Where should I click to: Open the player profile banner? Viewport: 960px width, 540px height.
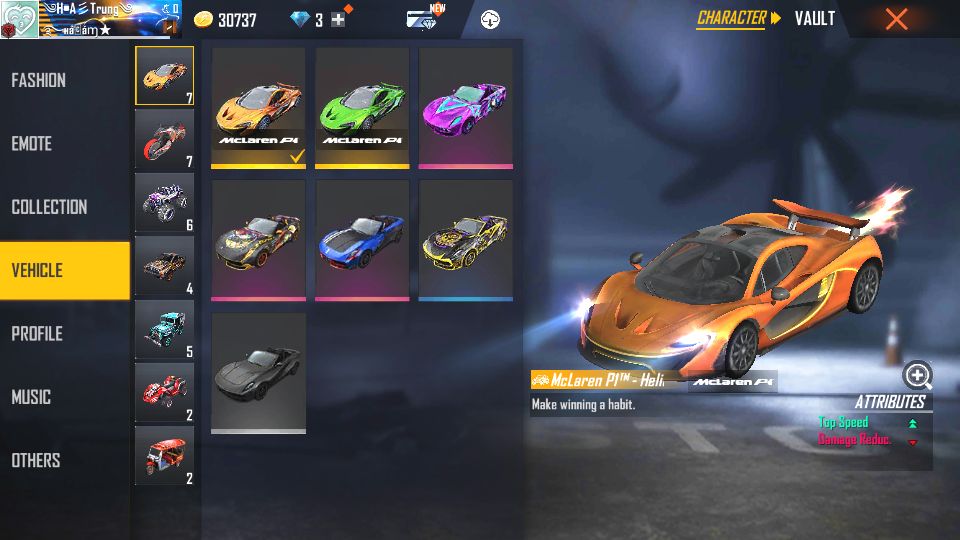tap(90, 19)
